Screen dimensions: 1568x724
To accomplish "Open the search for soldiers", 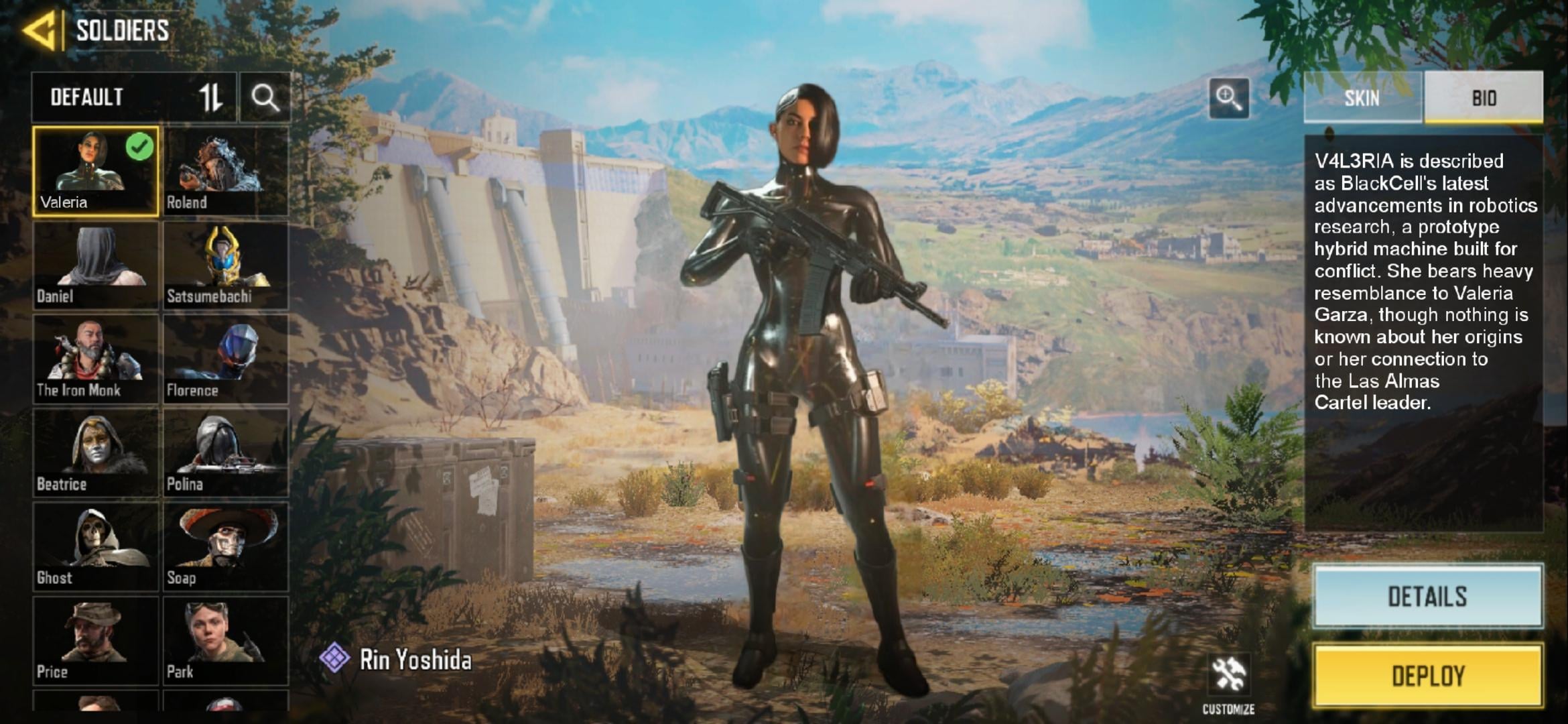I will click(x=265, y=98).
